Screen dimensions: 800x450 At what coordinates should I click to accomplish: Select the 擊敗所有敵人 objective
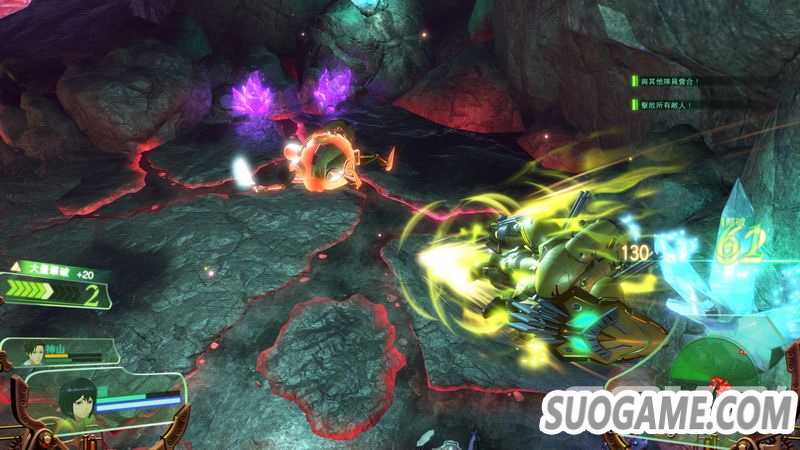(666, 104)
